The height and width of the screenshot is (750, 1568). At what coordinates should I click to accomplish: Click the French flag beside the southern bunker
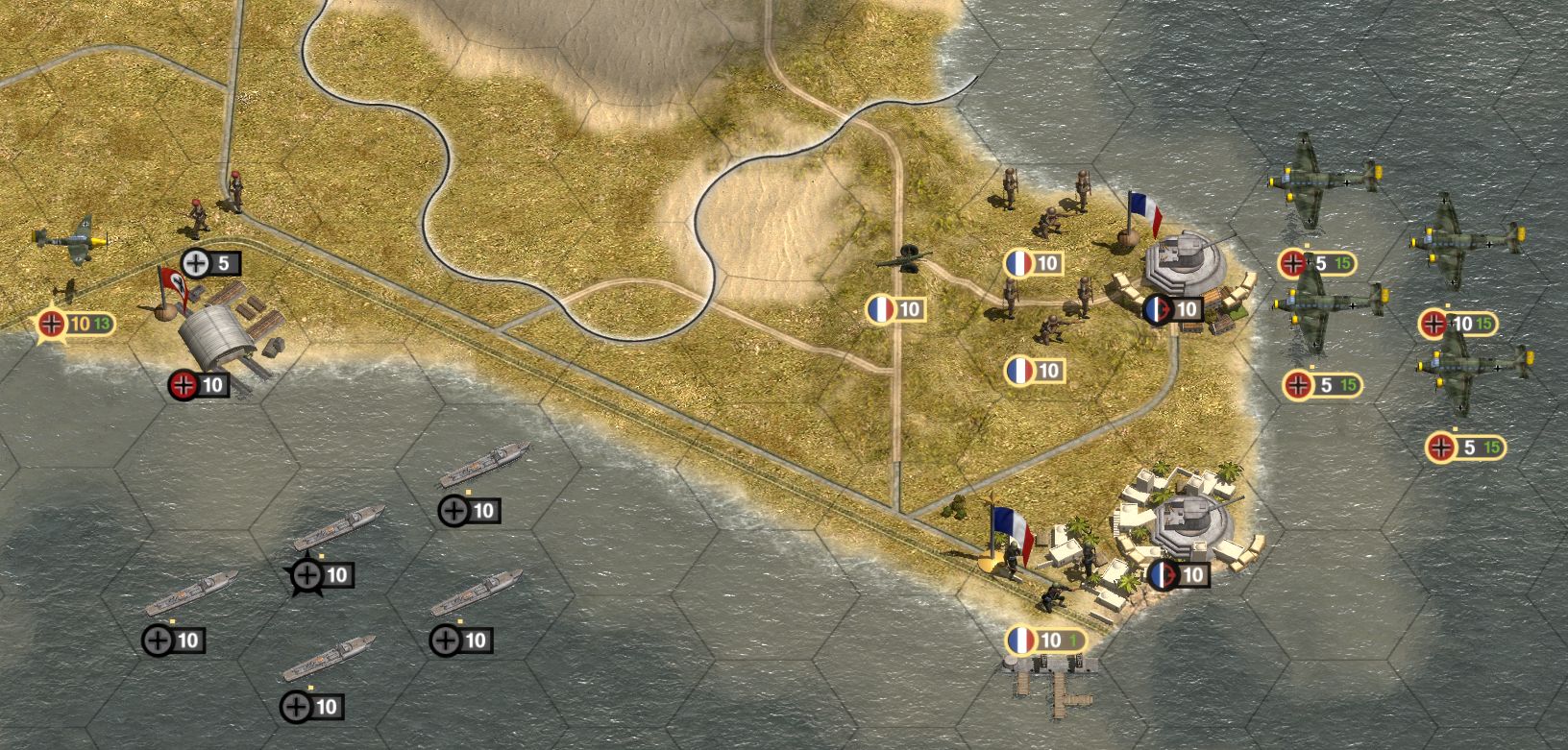coord(1014,528)
